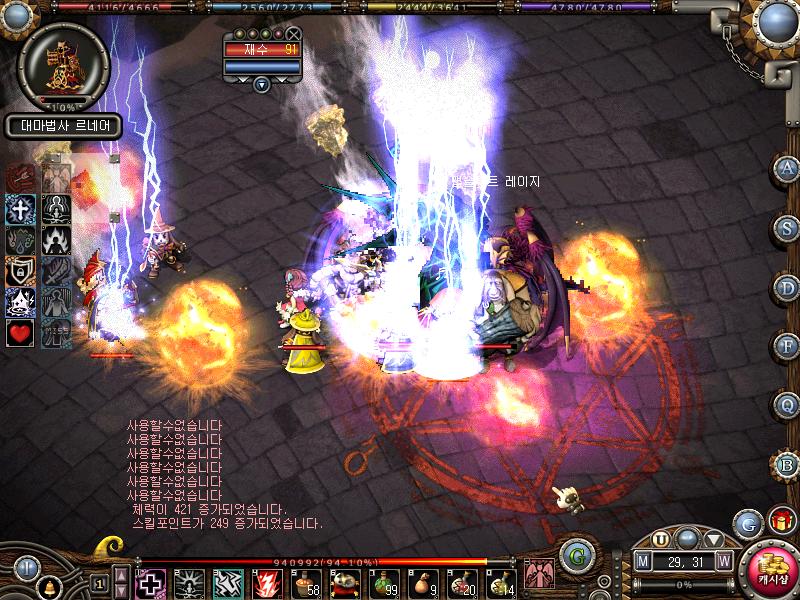Click the M button beside coordinates

coord(642,560)
